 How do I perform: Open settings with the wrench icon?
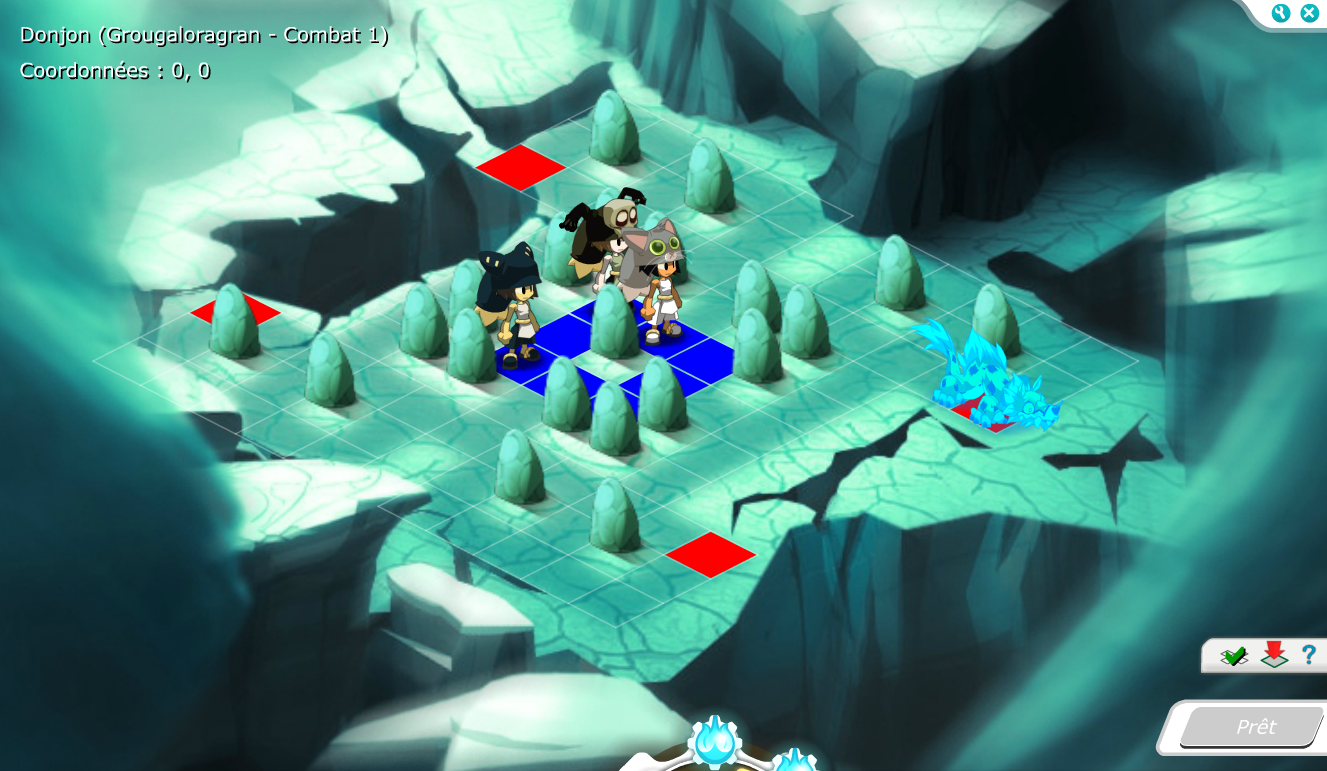[1281, 13]
